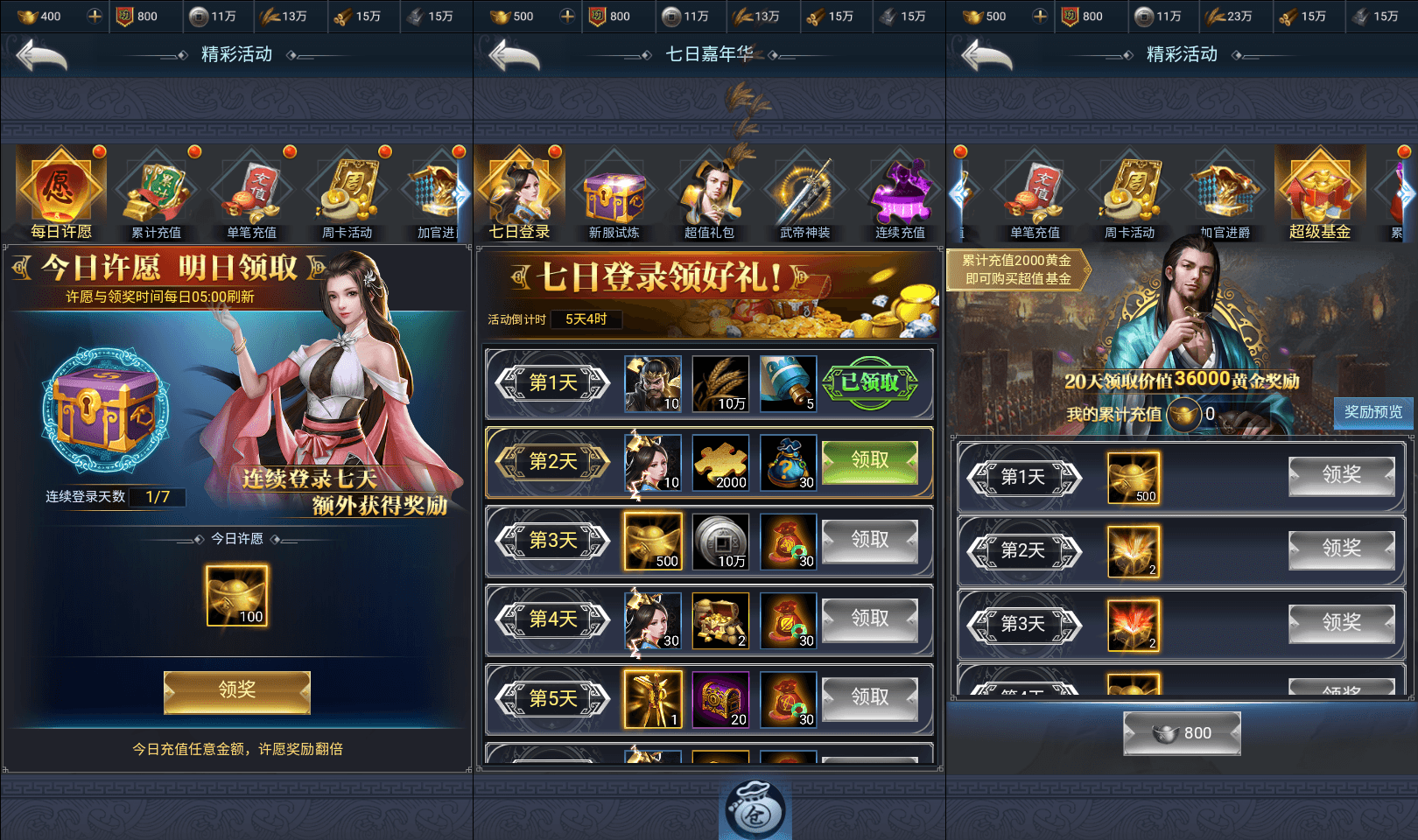This screenshot has height=840, width=1418.
Task: Click the 800 silver coin display at bottom
Action: [x=1183, y=733]
